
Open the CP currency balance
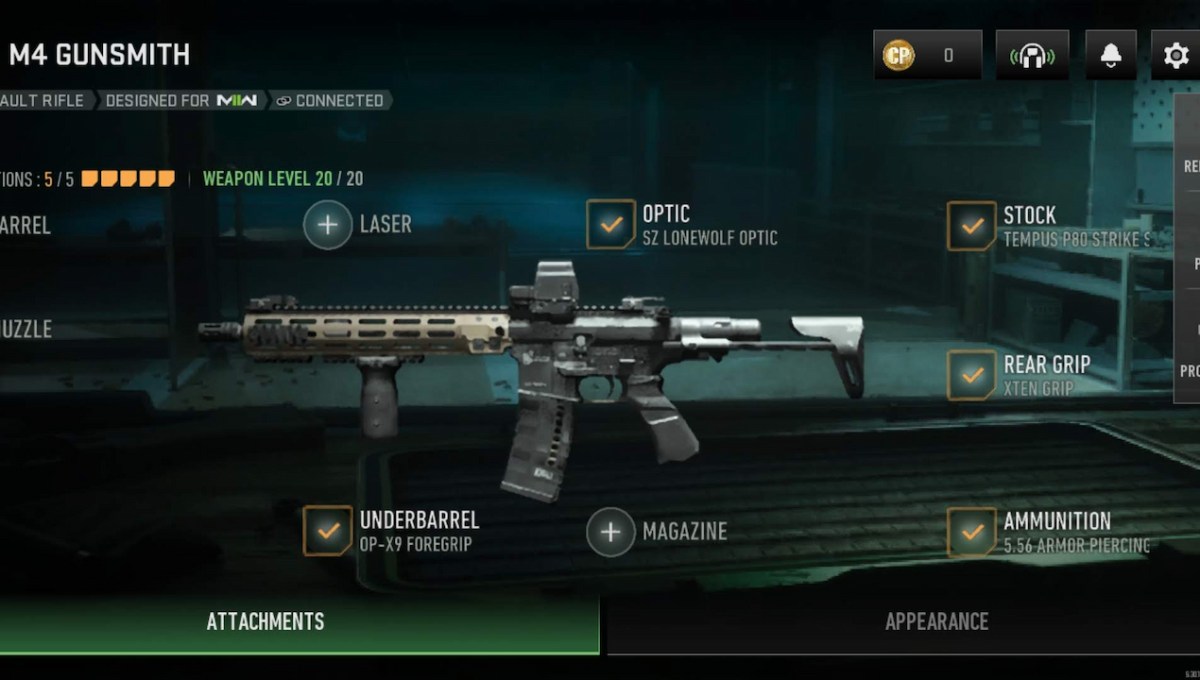click(927, 56)
